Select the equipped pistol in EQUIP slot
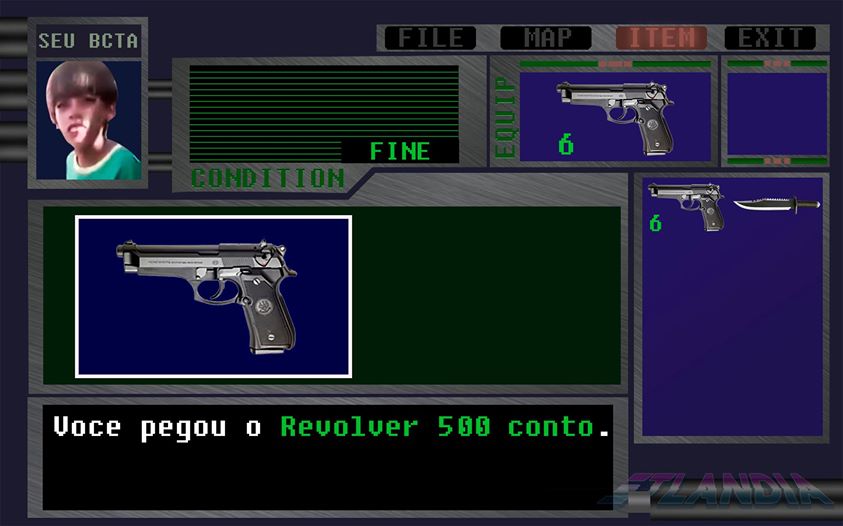Screen dimensions: 843x526 pos(614,114)
